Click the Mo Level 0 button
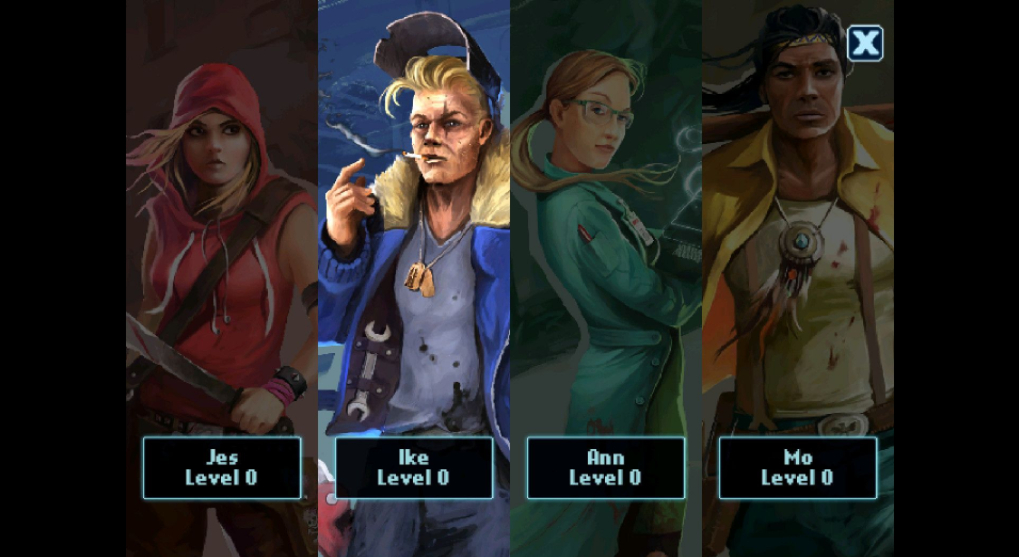This screenshot has width=1019, height=557. point(797,467)
